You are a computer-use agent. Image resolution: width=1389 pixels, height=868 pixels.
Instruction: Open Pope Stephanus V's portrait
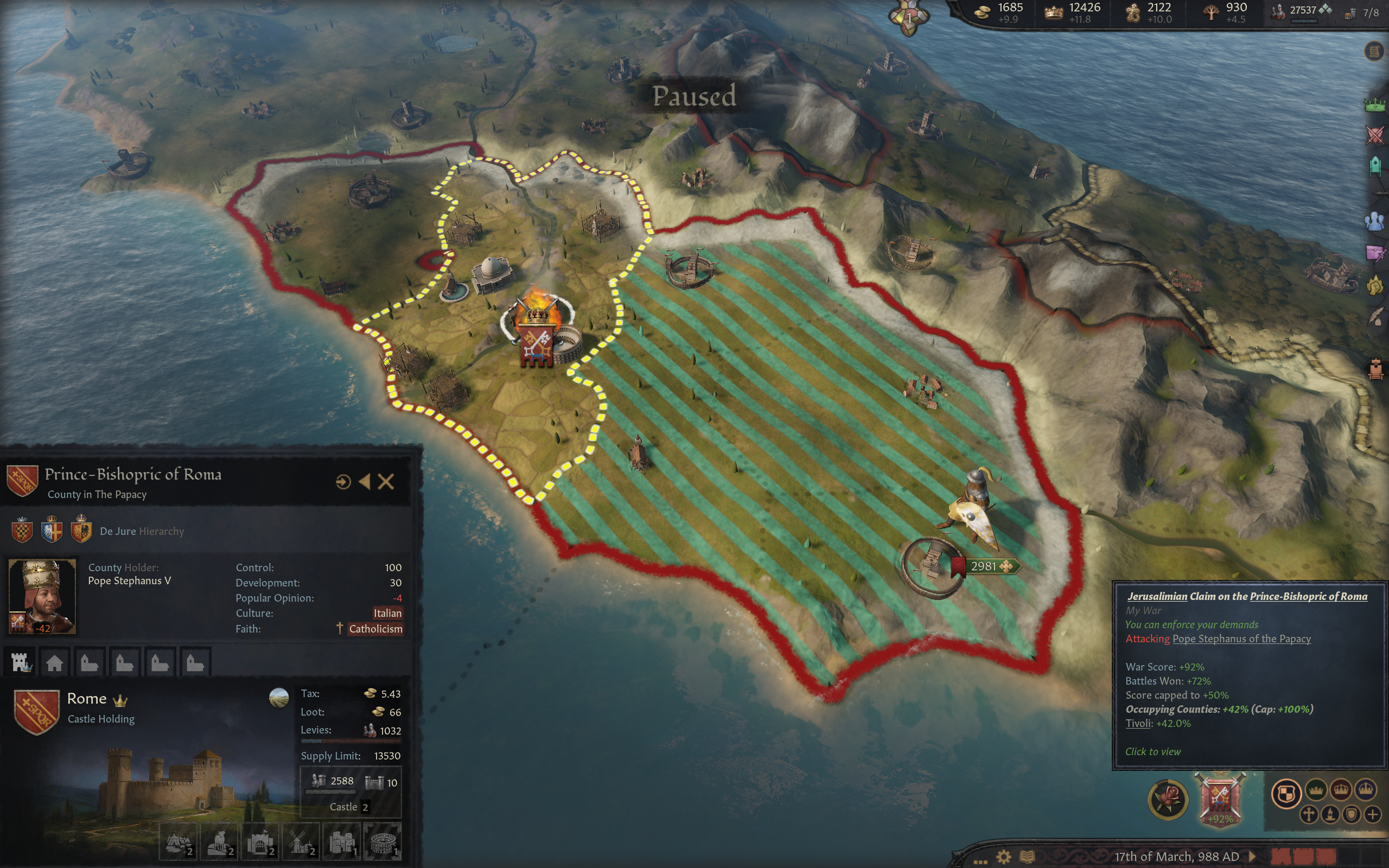[x=42, y=596]
